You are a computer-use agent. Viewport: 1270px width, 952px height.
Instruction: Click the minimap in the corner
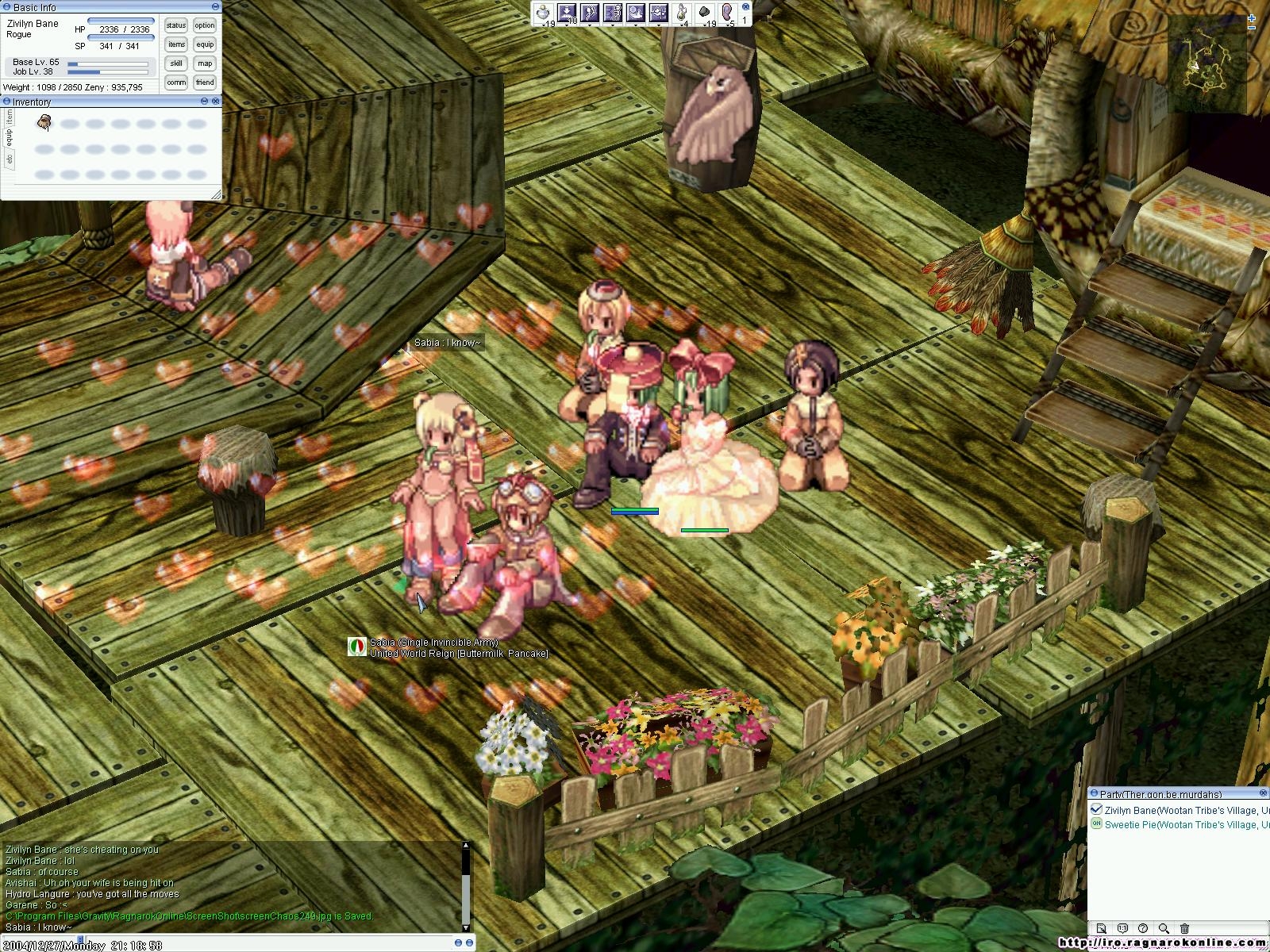point(1205,63)
